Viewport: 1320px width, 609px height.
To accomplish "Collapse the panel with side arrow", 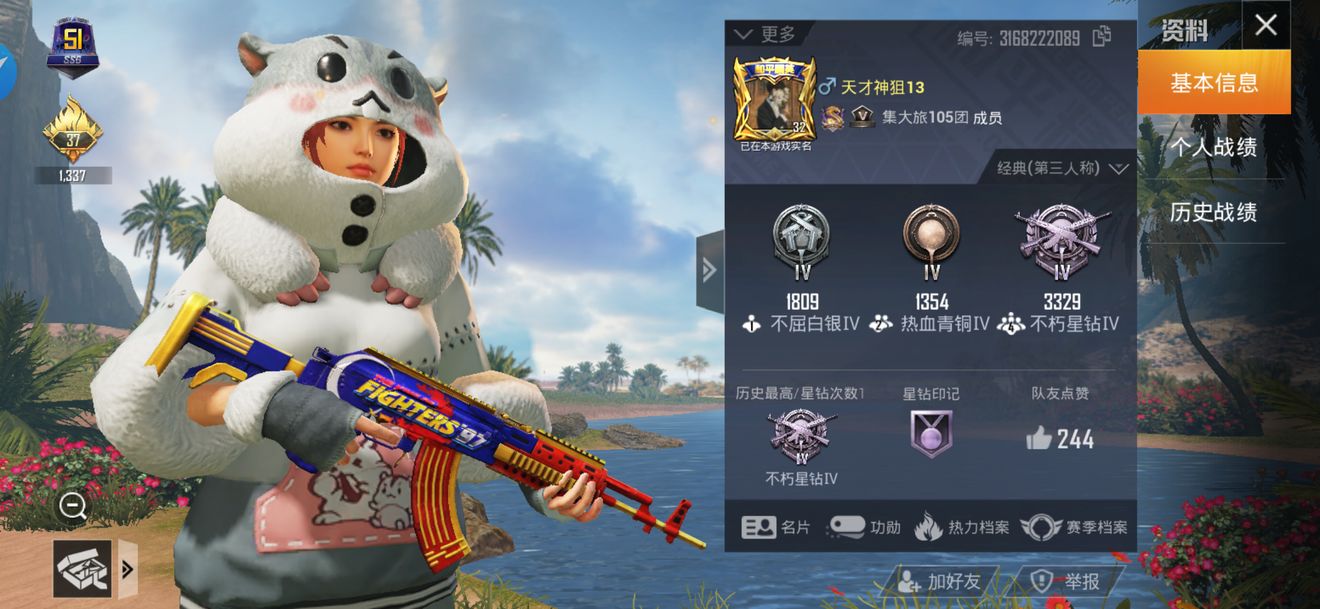I will click(x=709, y=270).
